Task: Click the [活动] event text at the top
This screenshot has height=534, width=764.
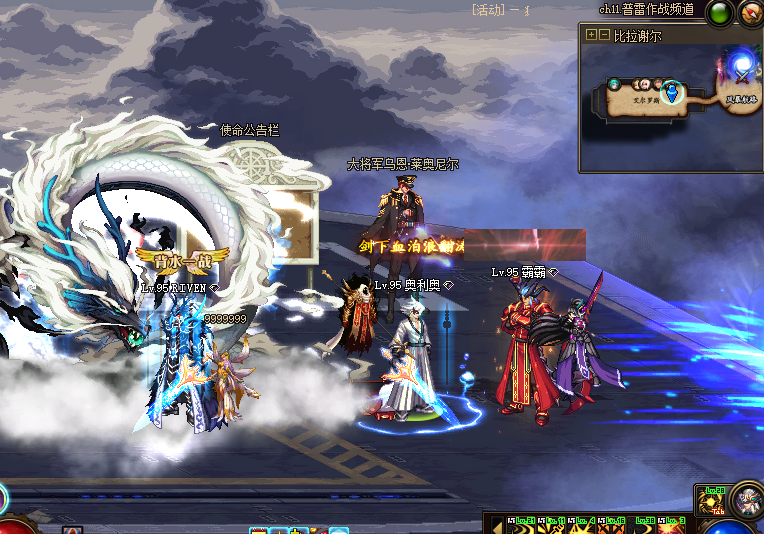Action: (489, 9)
